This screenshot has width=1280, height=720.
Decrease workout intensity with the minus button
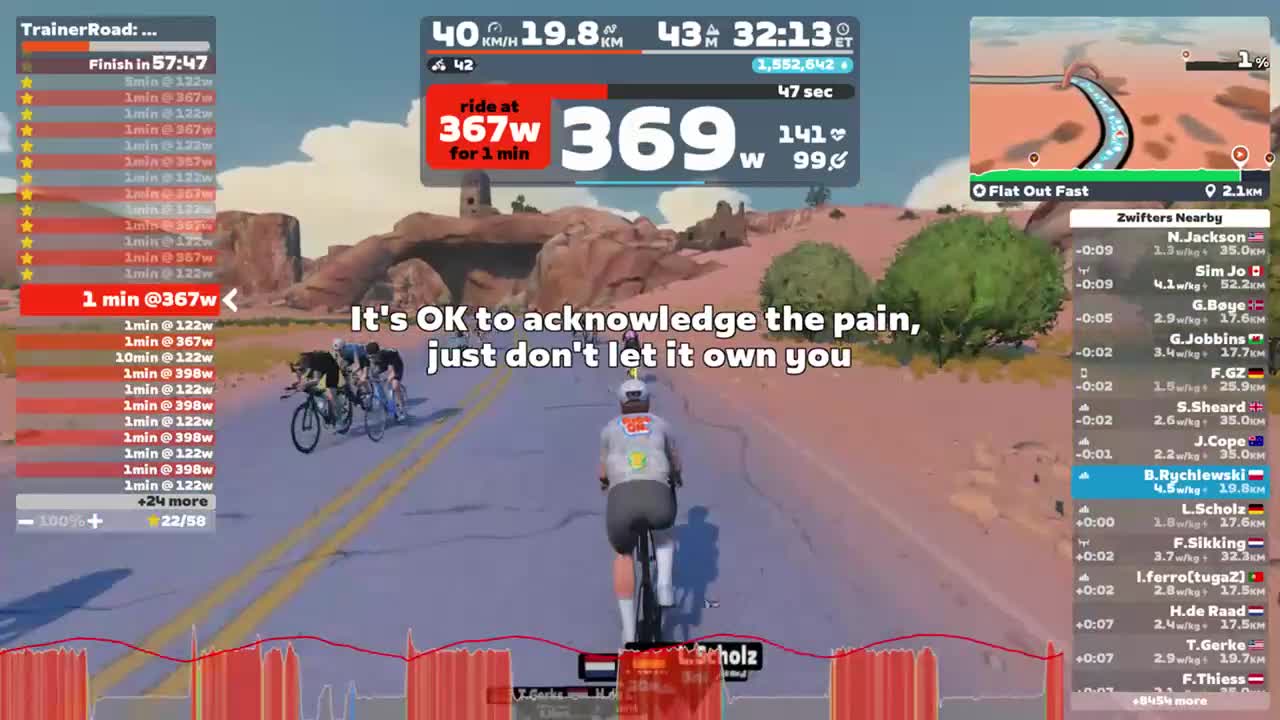coord(25,521)
